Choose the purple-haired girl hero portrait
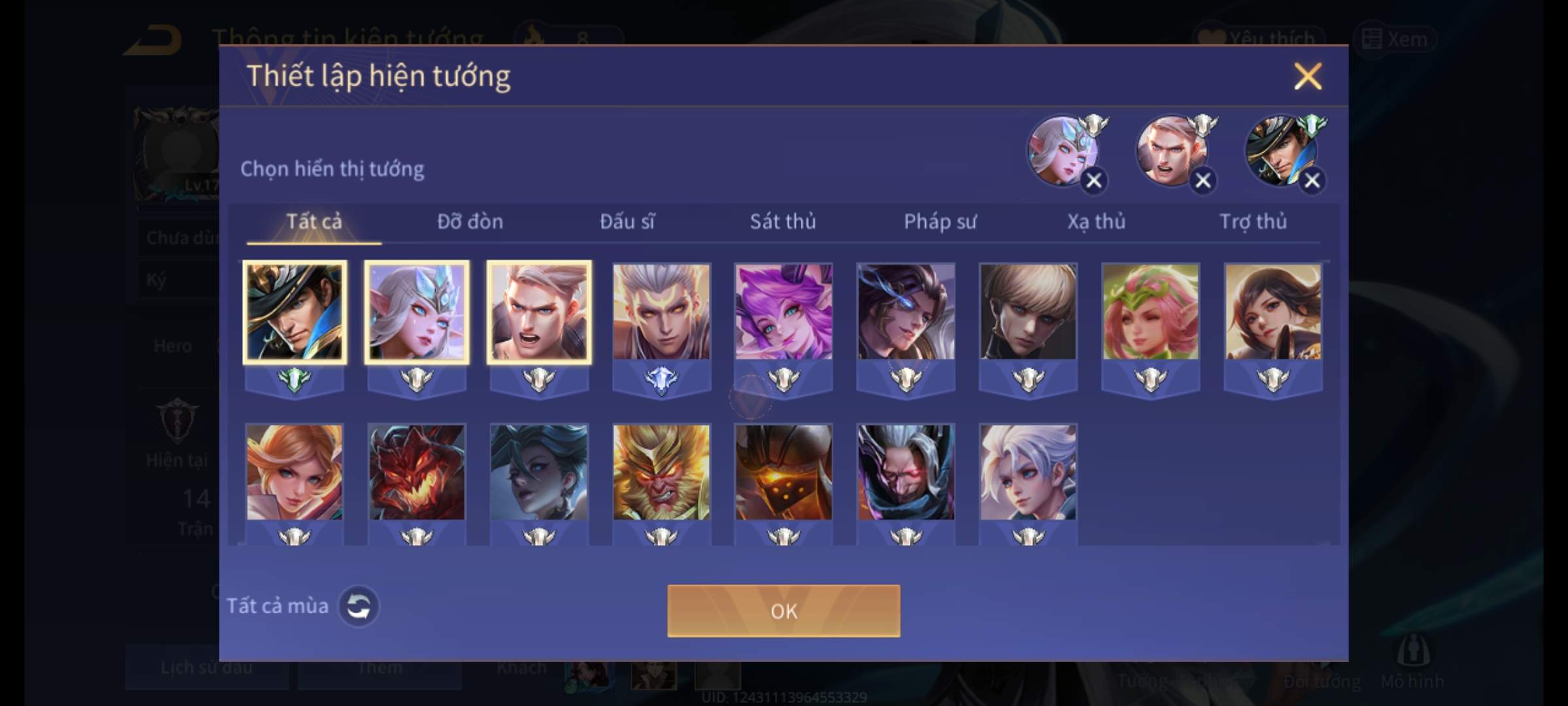This screenshot has height=706, width=1568. (x=783, y=312)
